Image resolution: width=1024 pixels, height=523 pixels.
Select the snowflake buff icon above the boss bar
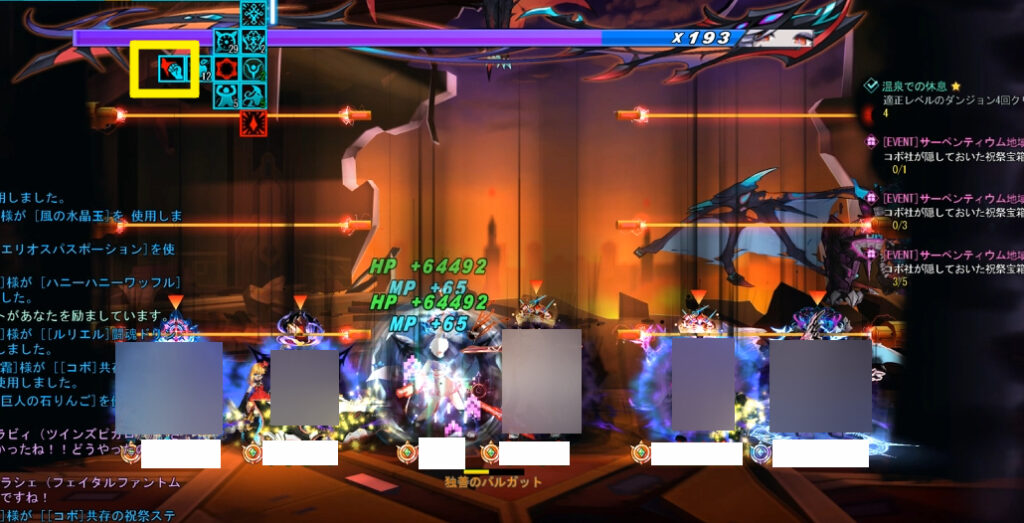pyautogui.click(x=253, y=14)
